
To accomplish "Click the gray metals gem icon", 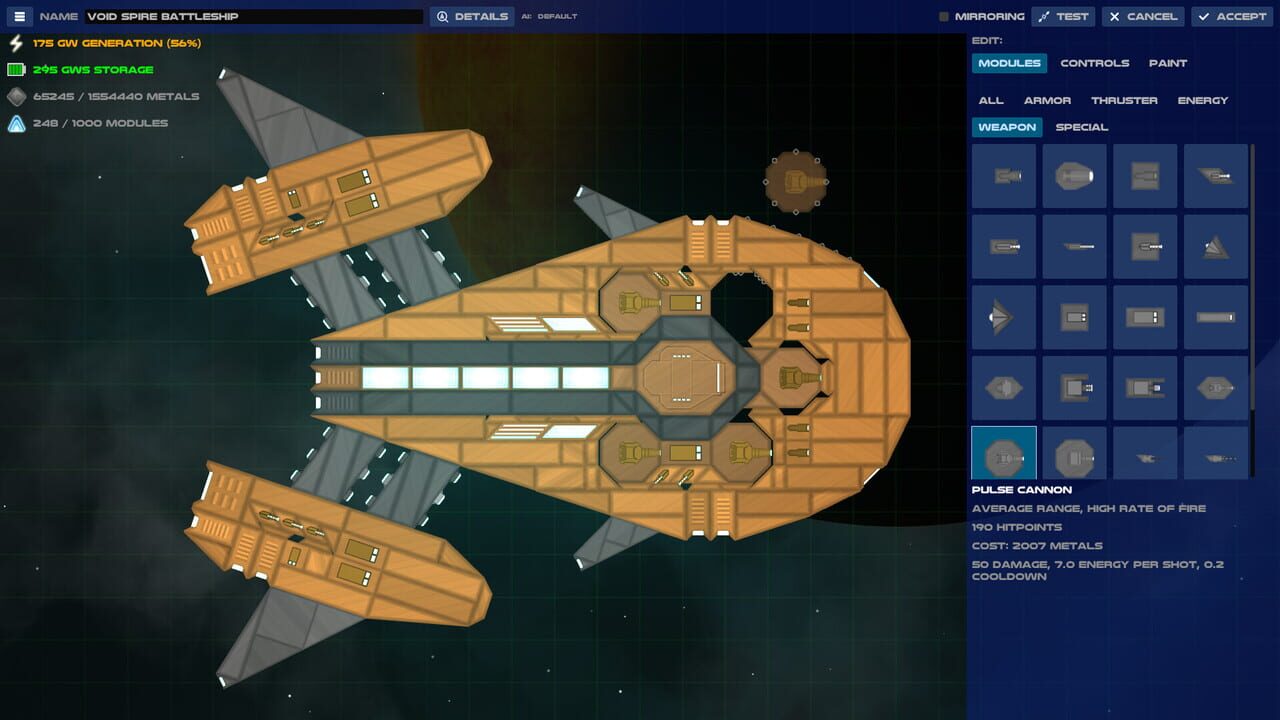I will coord(15,96).
